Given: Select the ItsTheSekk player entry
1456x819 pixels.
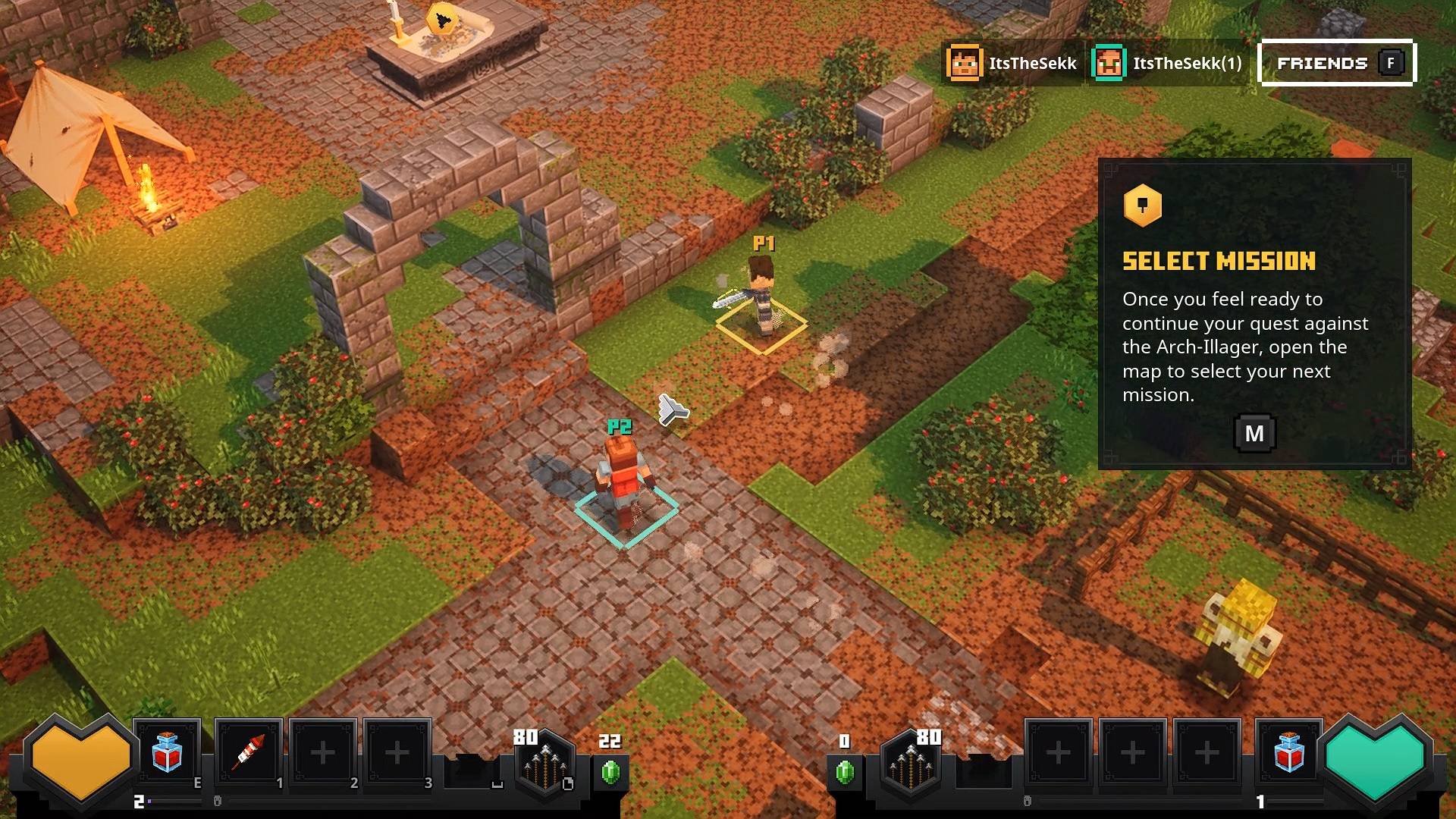Looking at the screenshot, I should [x=1012, y=63].
